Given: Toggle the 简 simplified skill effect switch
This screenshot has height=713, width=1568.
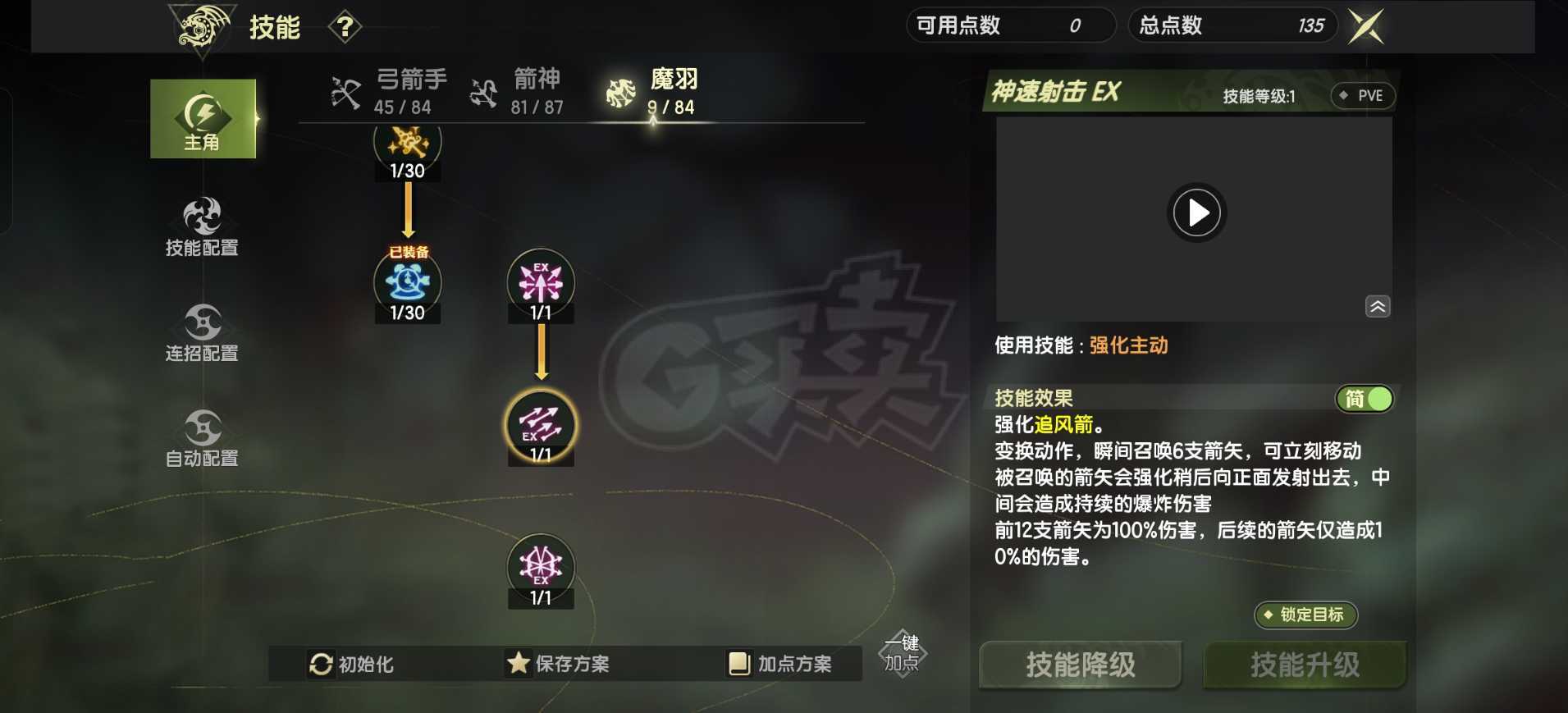Looking at the screenshot, I should tap(1365, 399).
